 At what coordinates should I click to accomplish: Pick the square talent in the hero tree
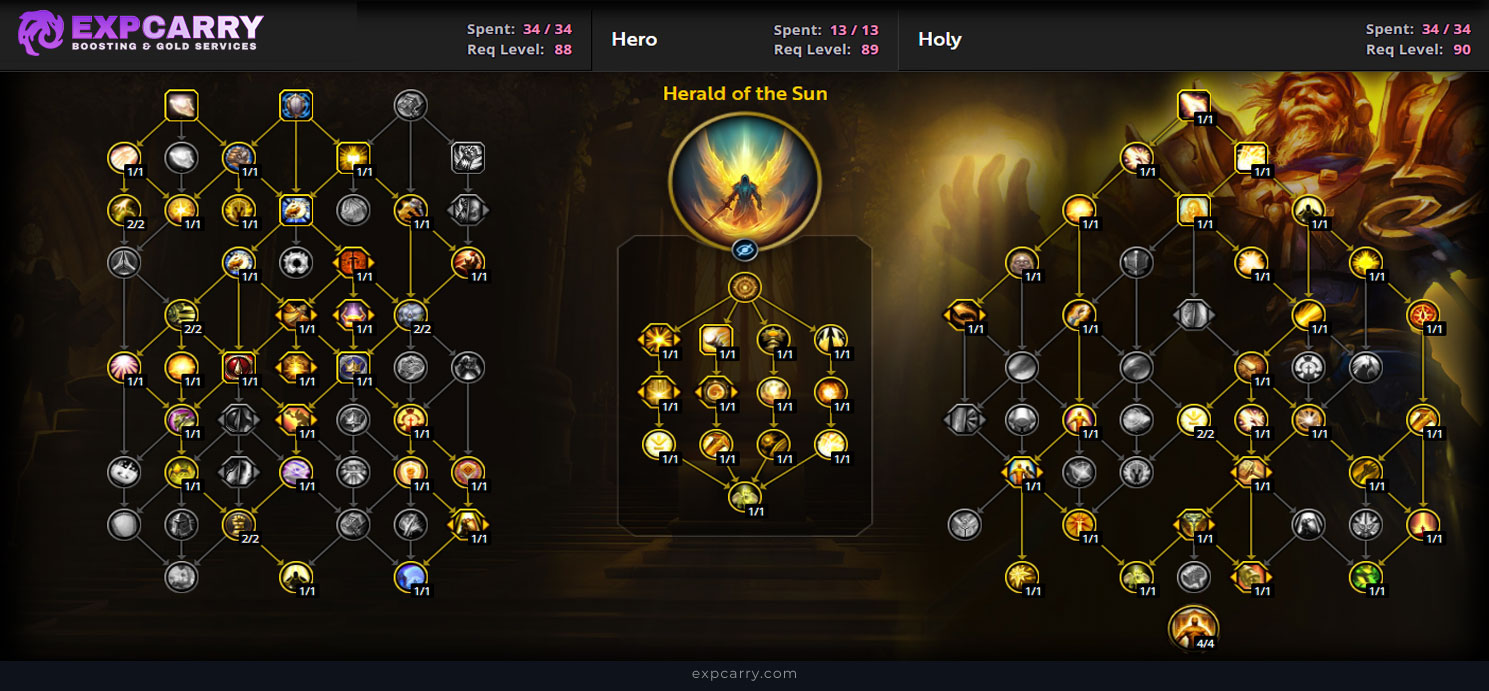(x=715, y=339)
